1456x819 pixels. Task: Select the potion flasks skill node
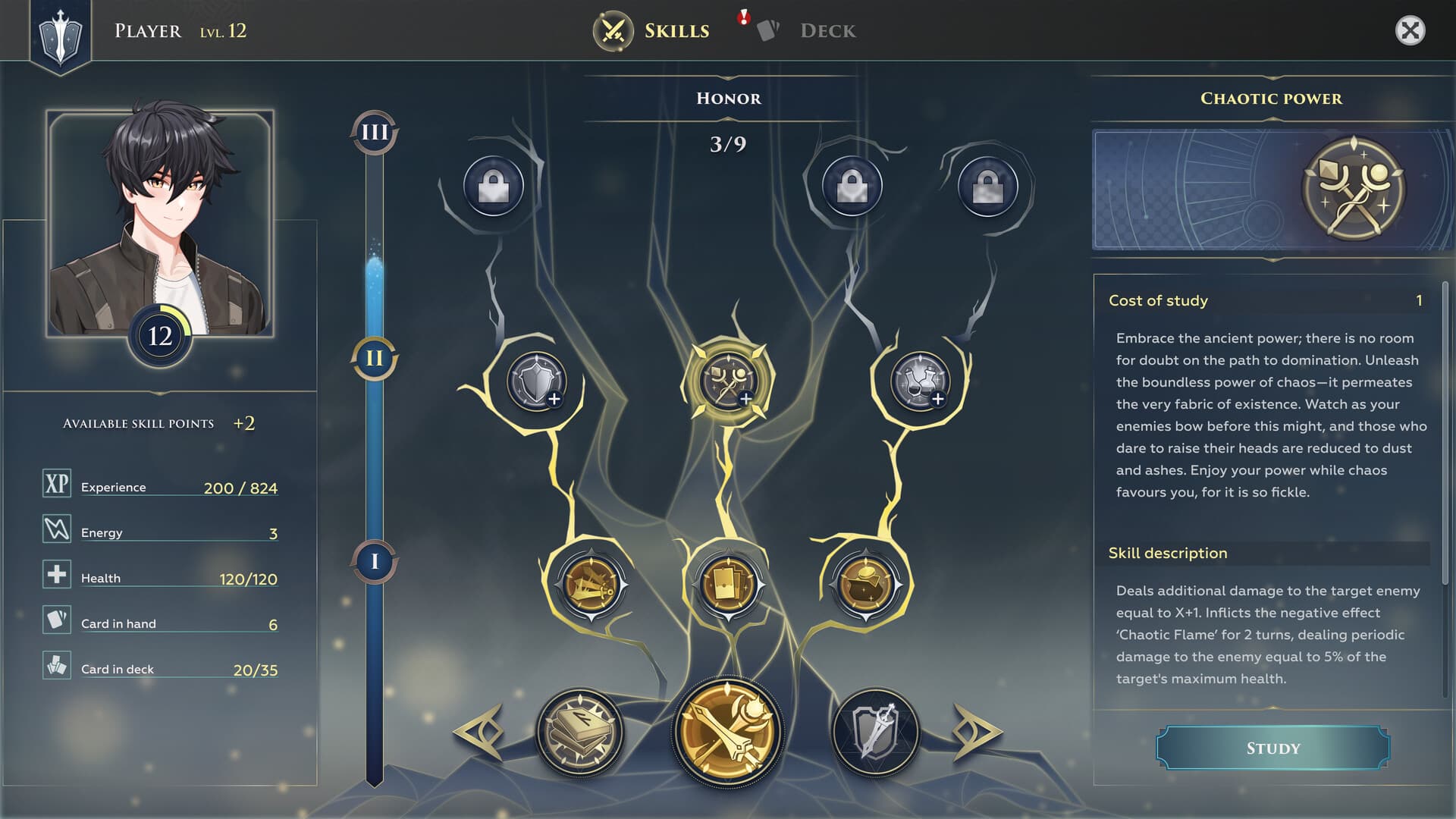[920, 381]
